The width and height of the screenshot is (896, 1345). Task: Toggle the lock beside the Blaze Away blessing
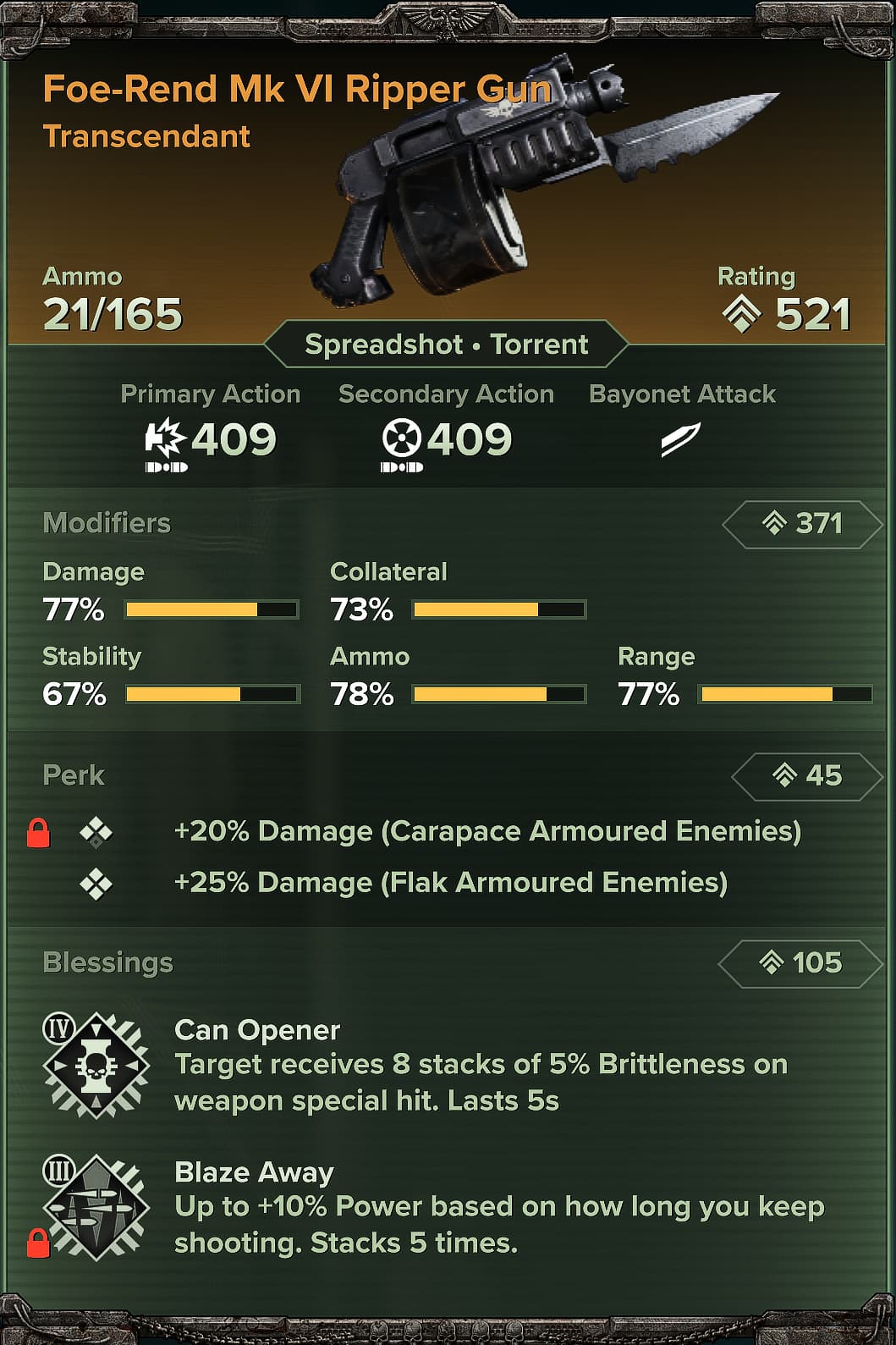38,1243
